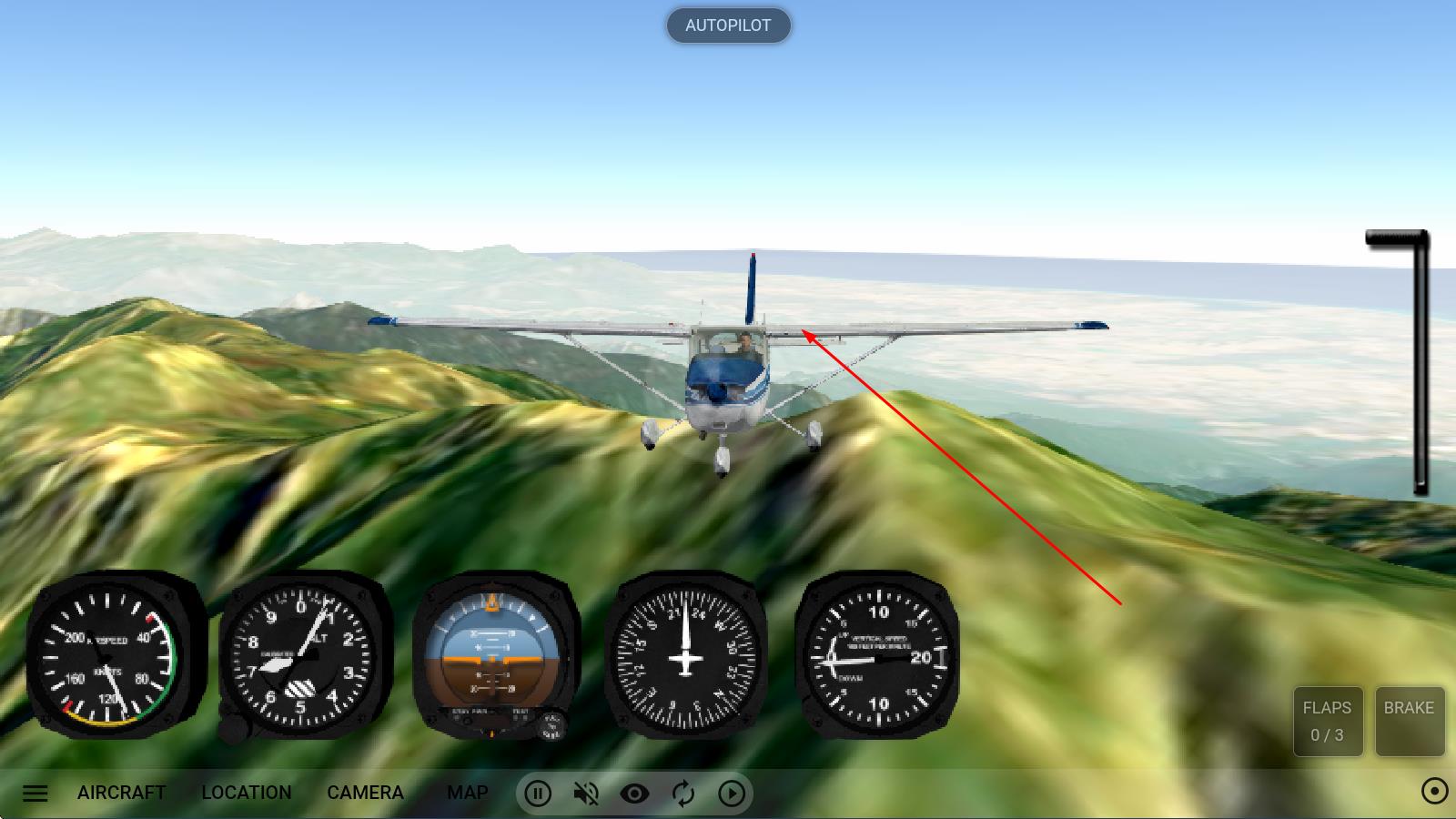Click the eye view icon
The image size is (1456, 819).
(634, 794)
